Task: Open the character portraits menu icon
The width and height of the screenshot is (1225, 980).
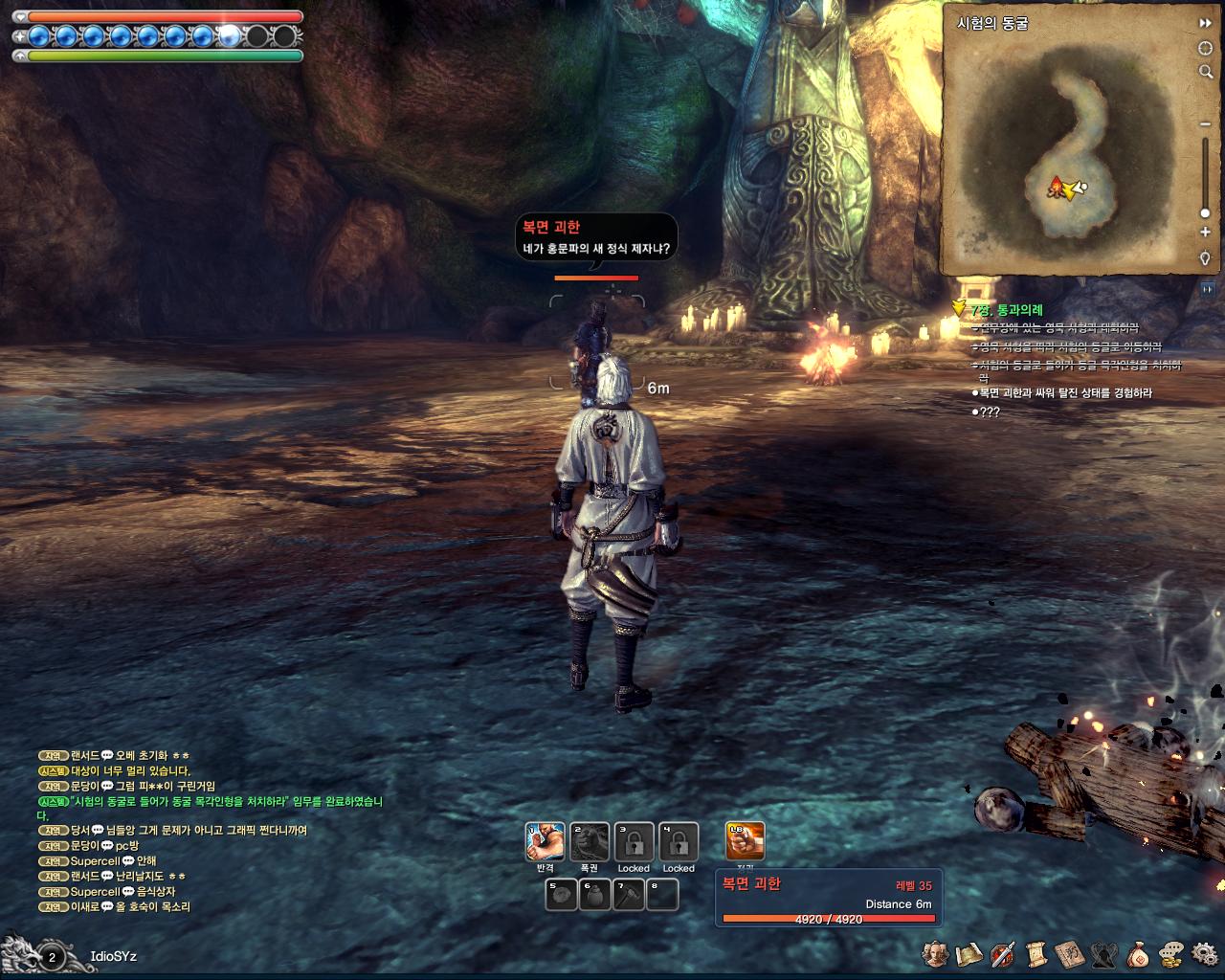Action: click(935, 954)
